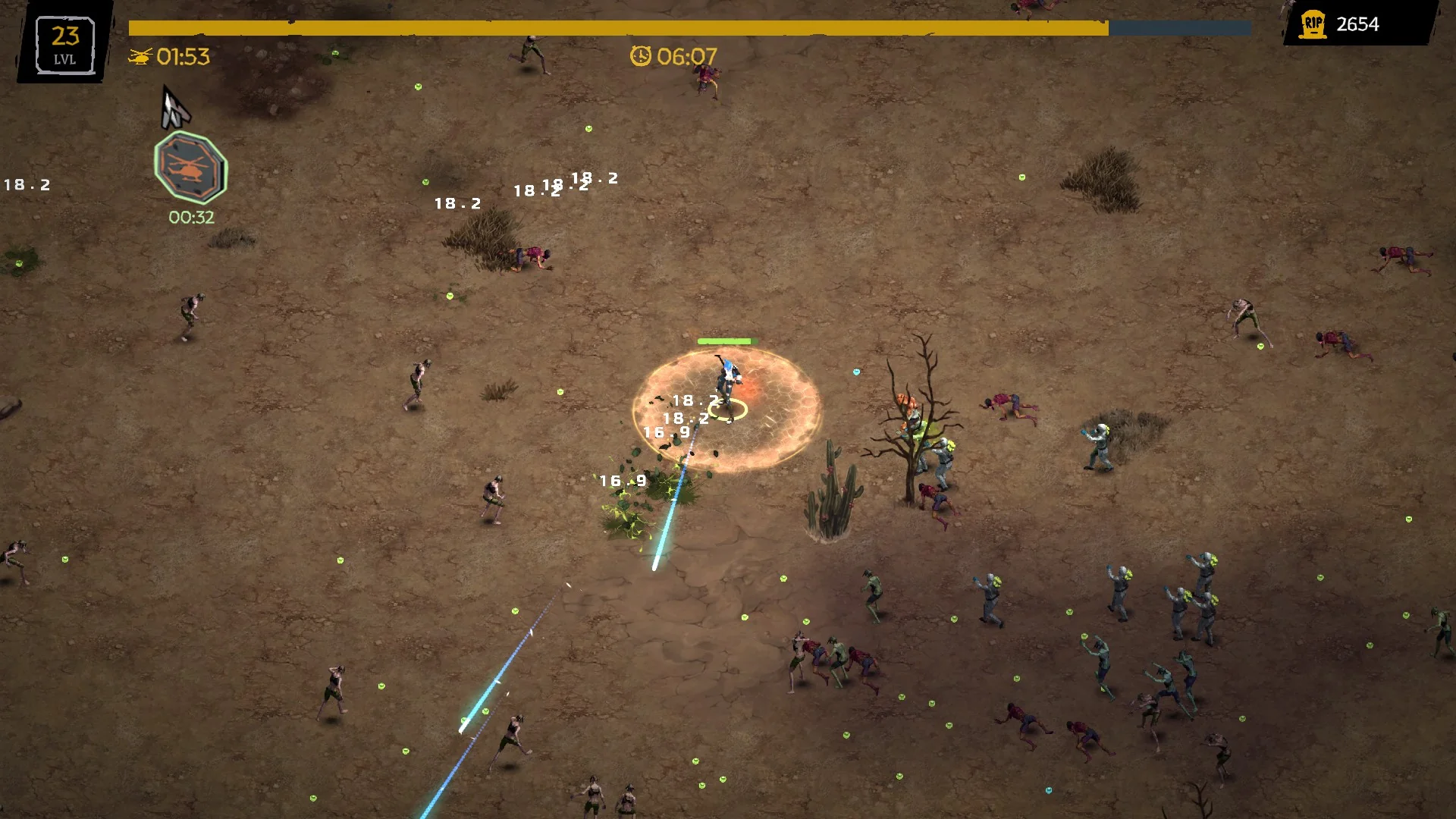
Task: Activate the helicopter support ability icon
Action: [190, 168]
